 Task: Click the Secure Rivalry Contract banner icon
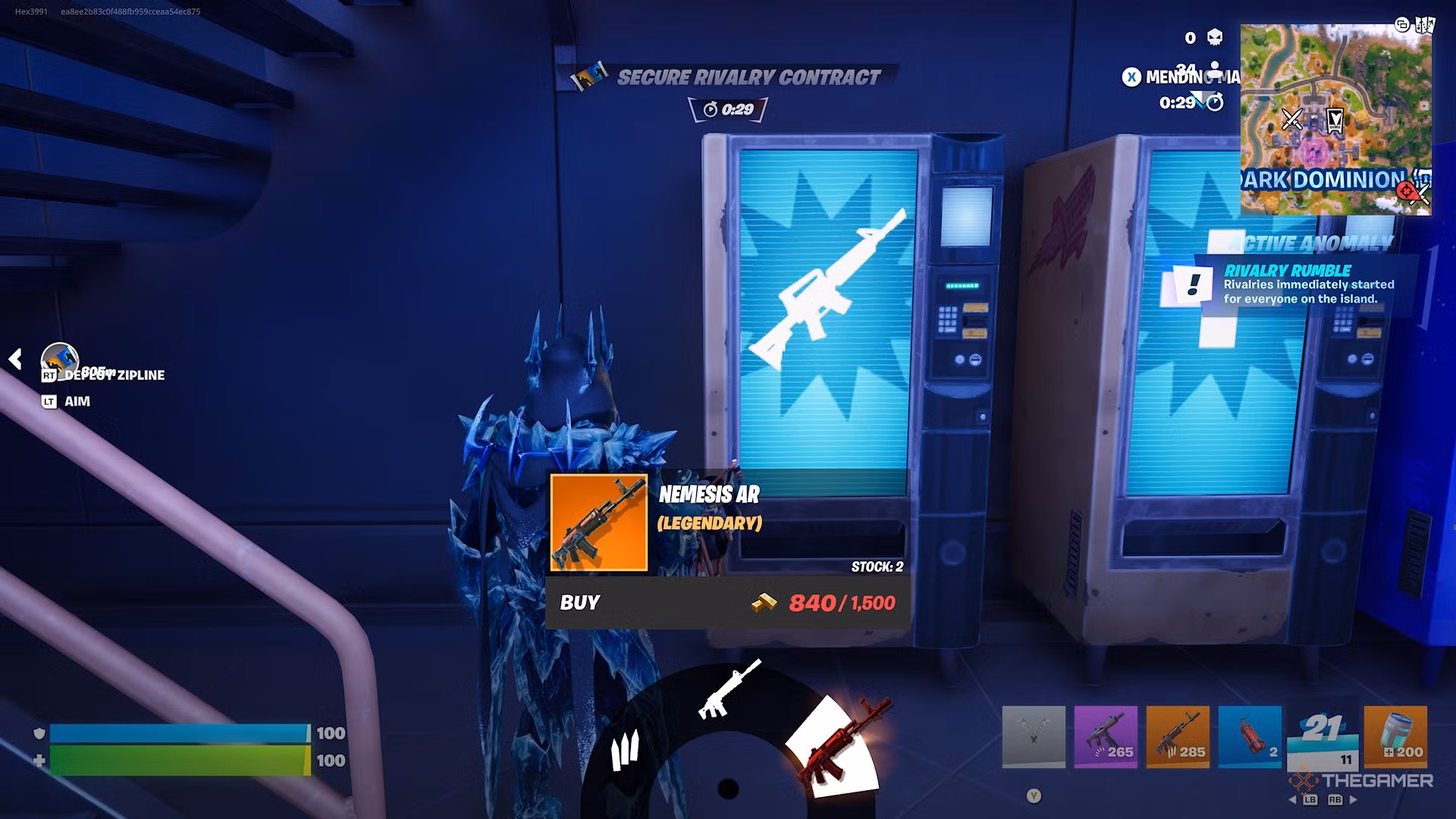click(x=591, y=76)
